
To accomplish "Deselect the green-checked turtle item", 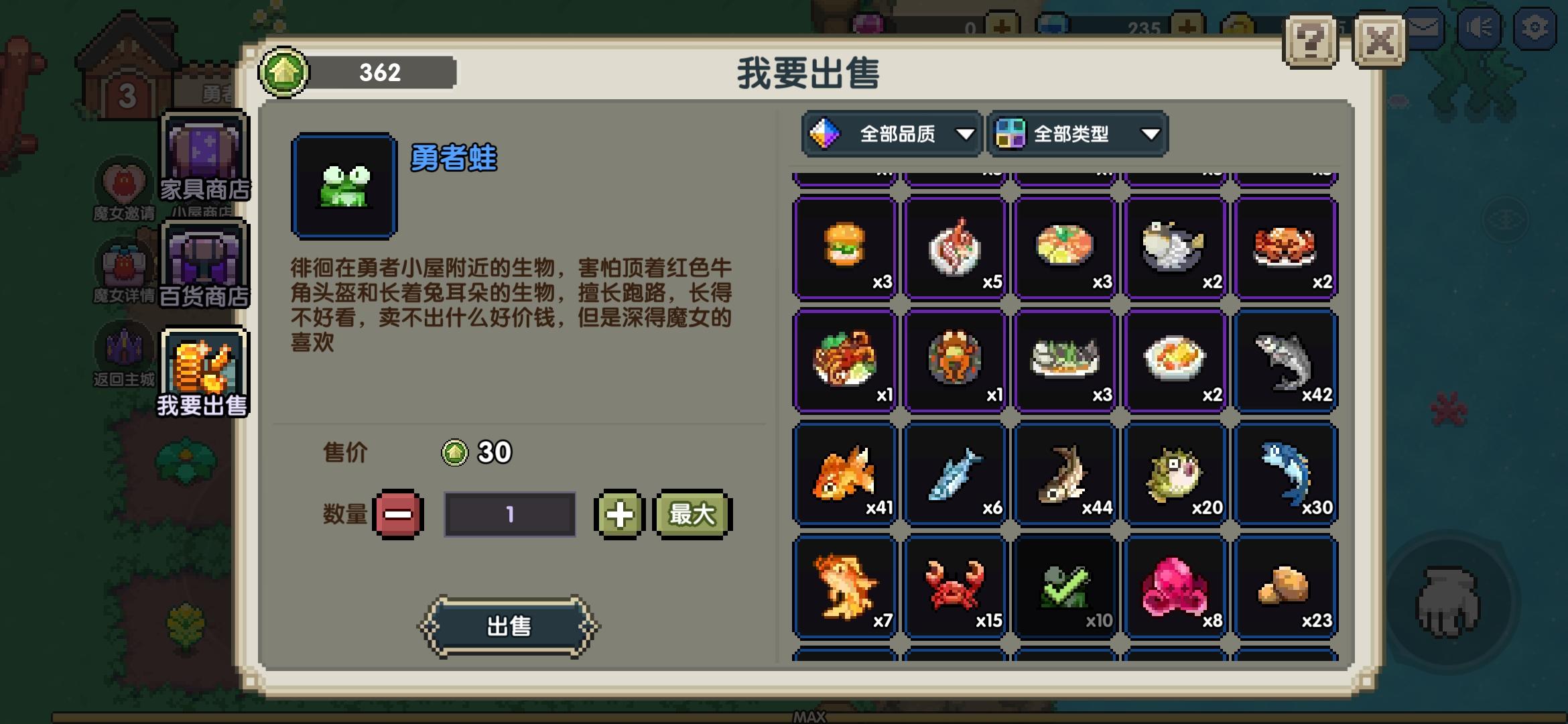I will tap(1065, 587).
